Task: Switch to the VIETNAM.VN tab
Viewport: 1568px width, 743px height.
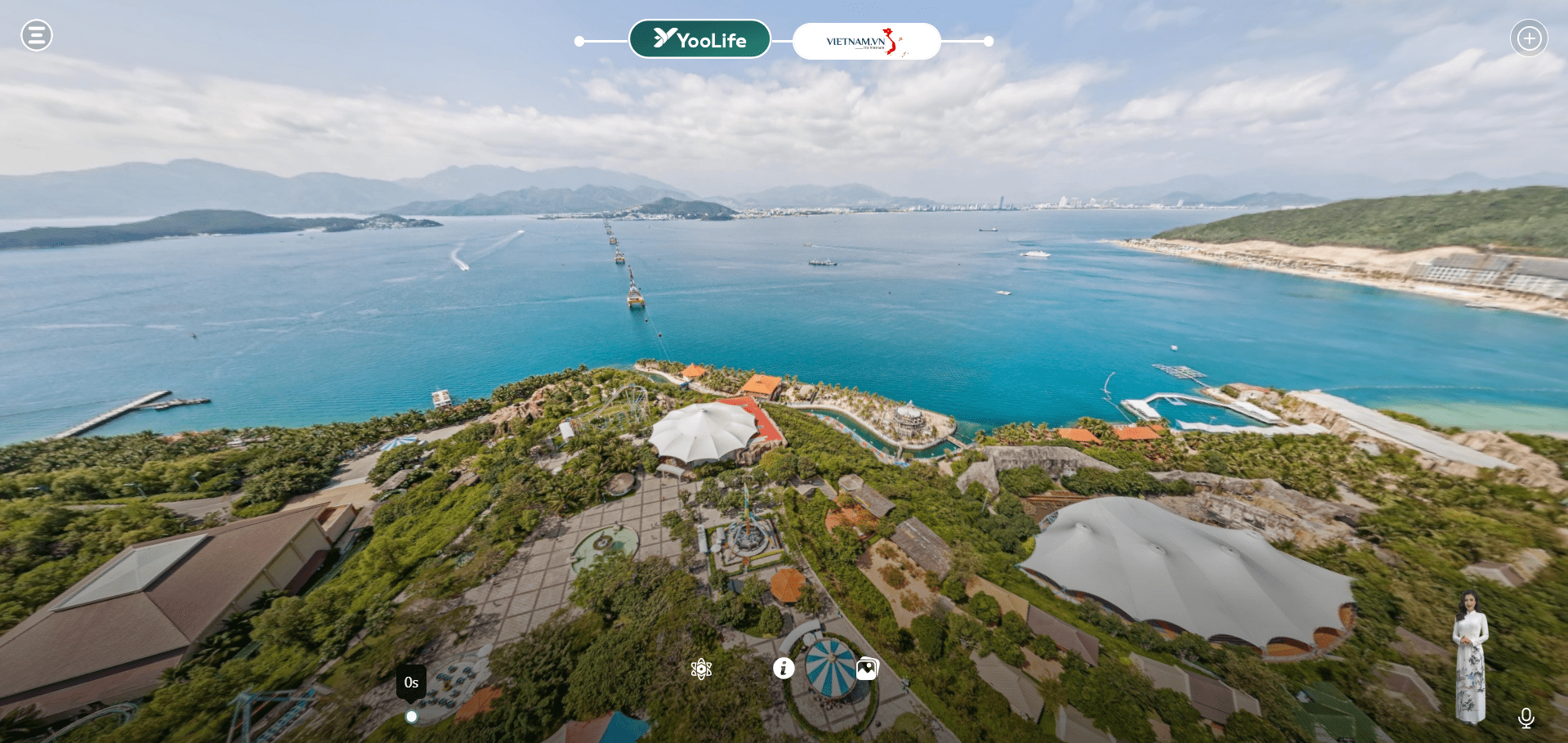Action: click(x=866, y=41)
